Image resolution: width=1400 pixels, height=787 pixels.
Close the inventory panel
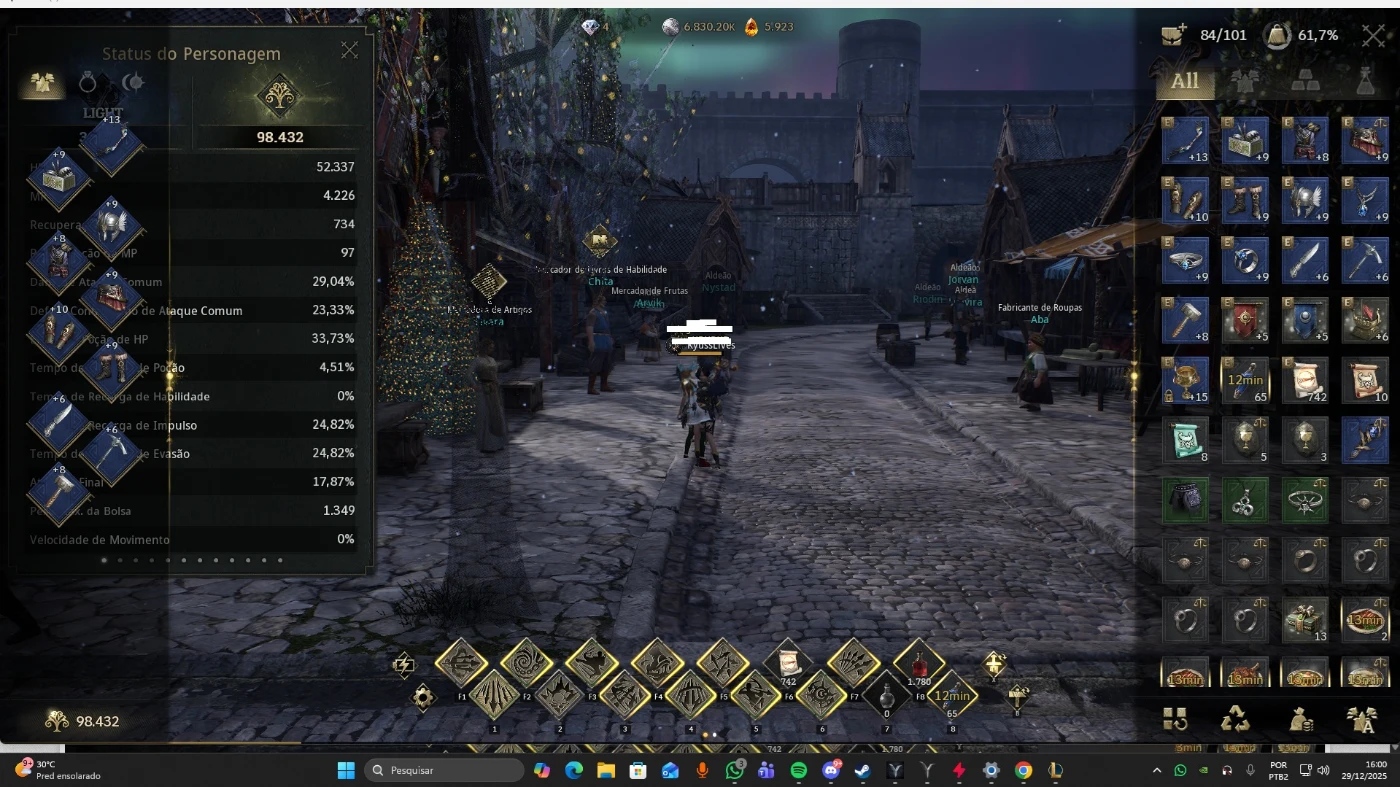click(x=1373, y=35)
